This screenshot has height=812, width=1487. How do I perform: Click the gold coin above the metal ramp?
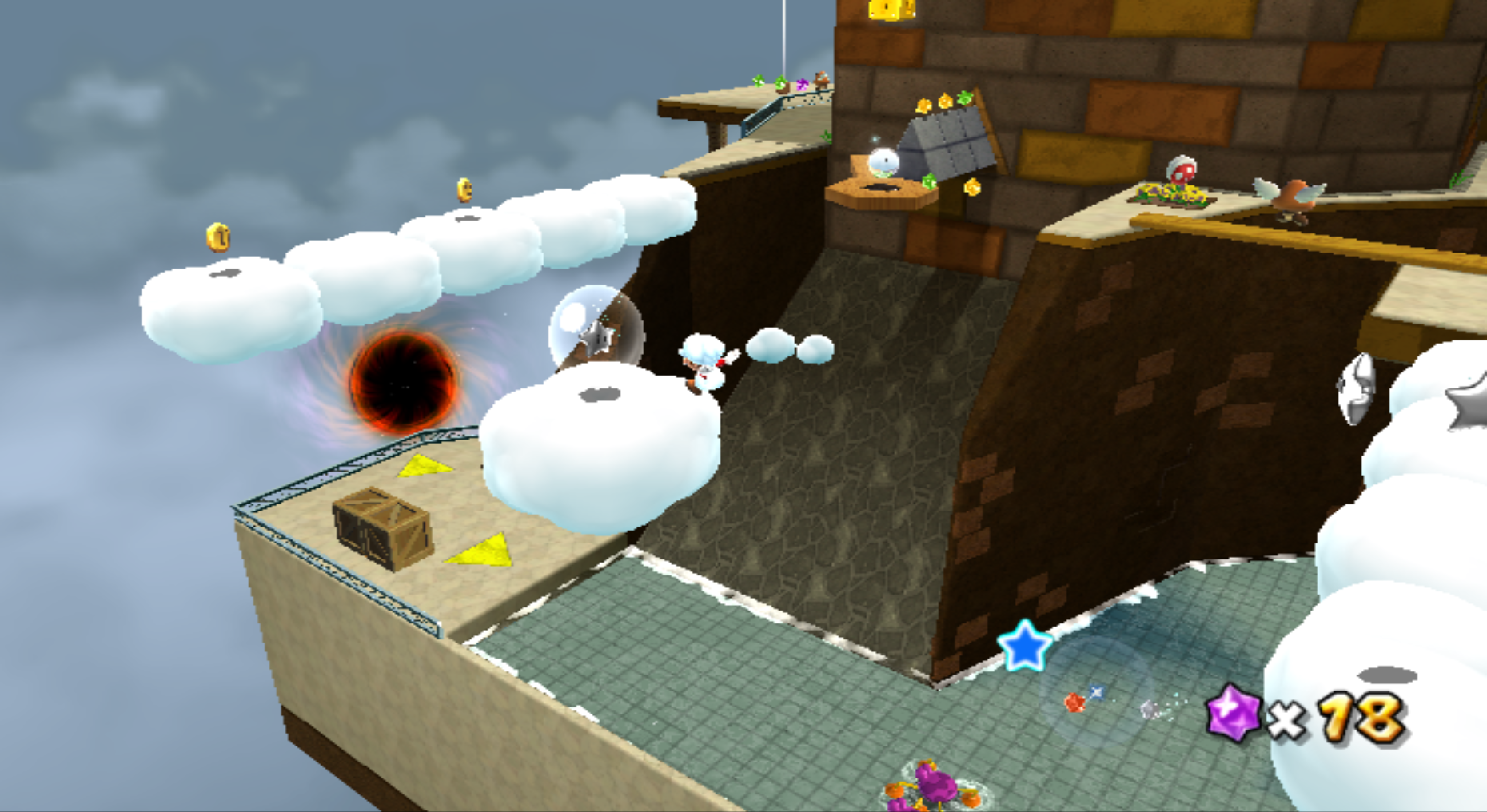(x=945, y=102)
